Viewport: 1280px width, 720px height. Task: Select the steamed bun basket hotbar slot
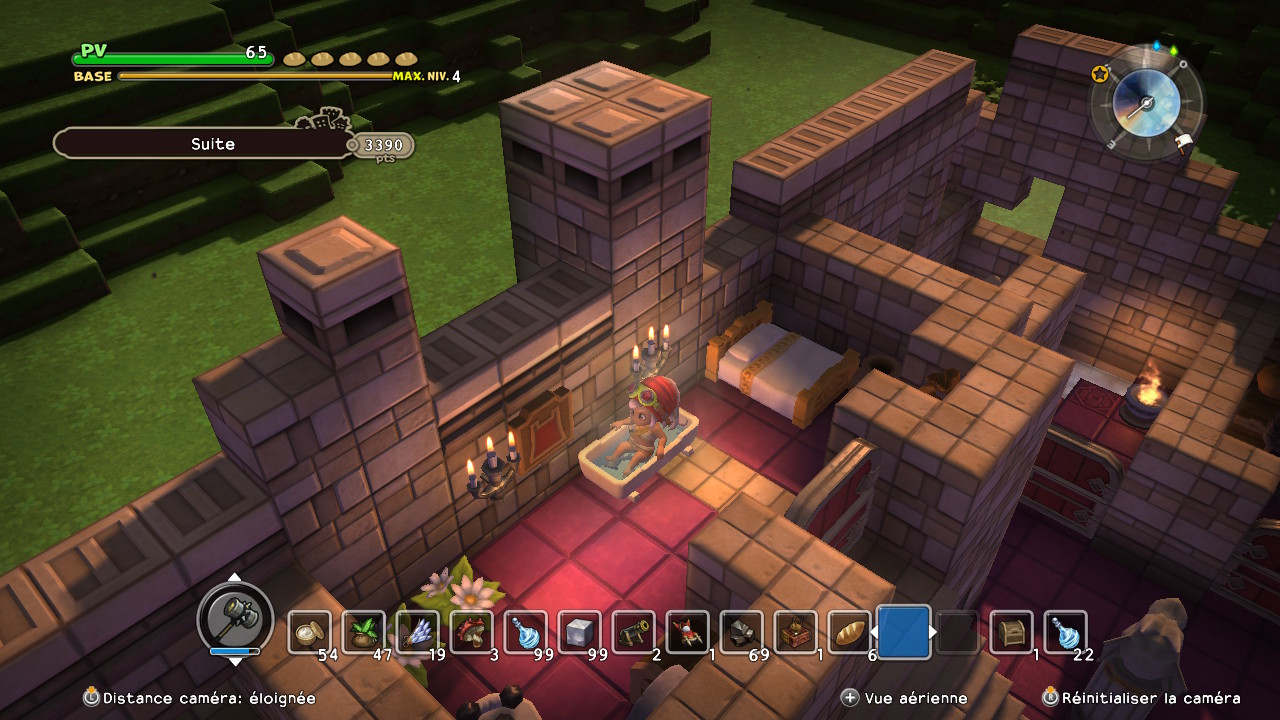pyautogui.click(x=310, y=632)
